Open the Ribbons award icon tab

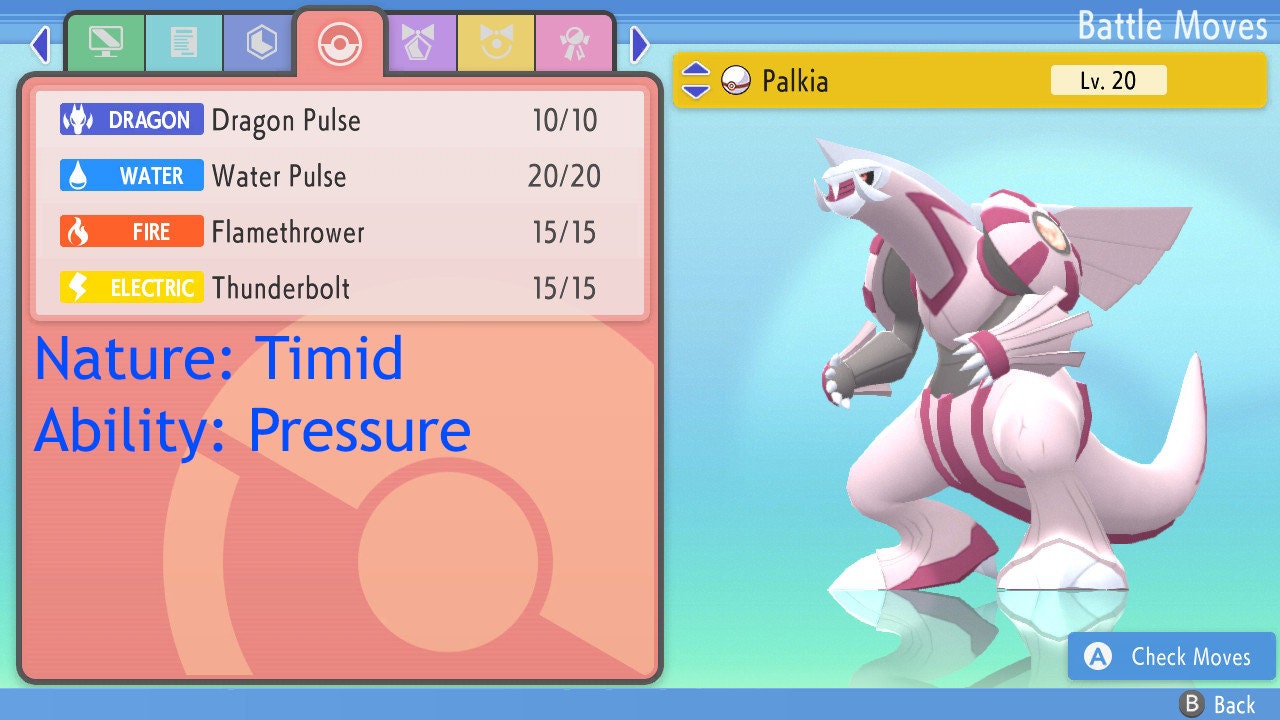(574, 43)
